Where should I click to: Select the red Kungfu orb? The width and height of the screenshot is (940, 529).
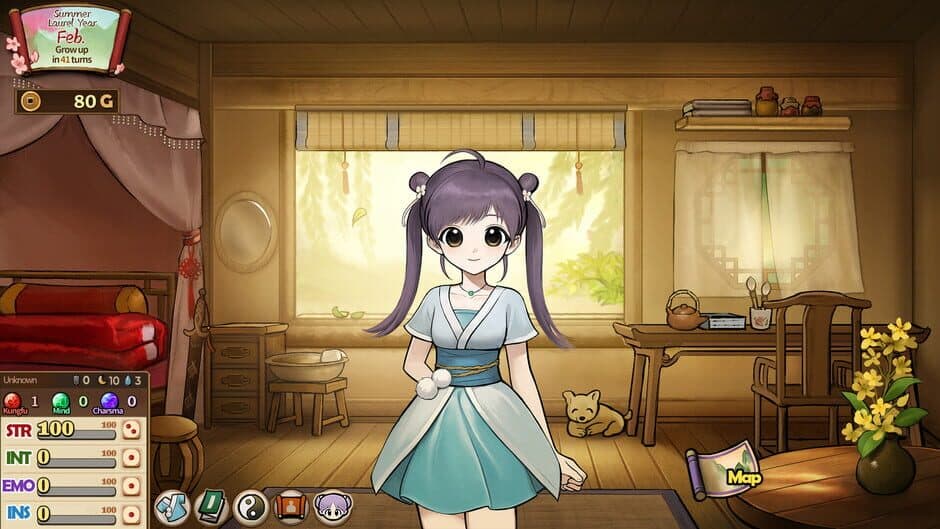[15, 401]
